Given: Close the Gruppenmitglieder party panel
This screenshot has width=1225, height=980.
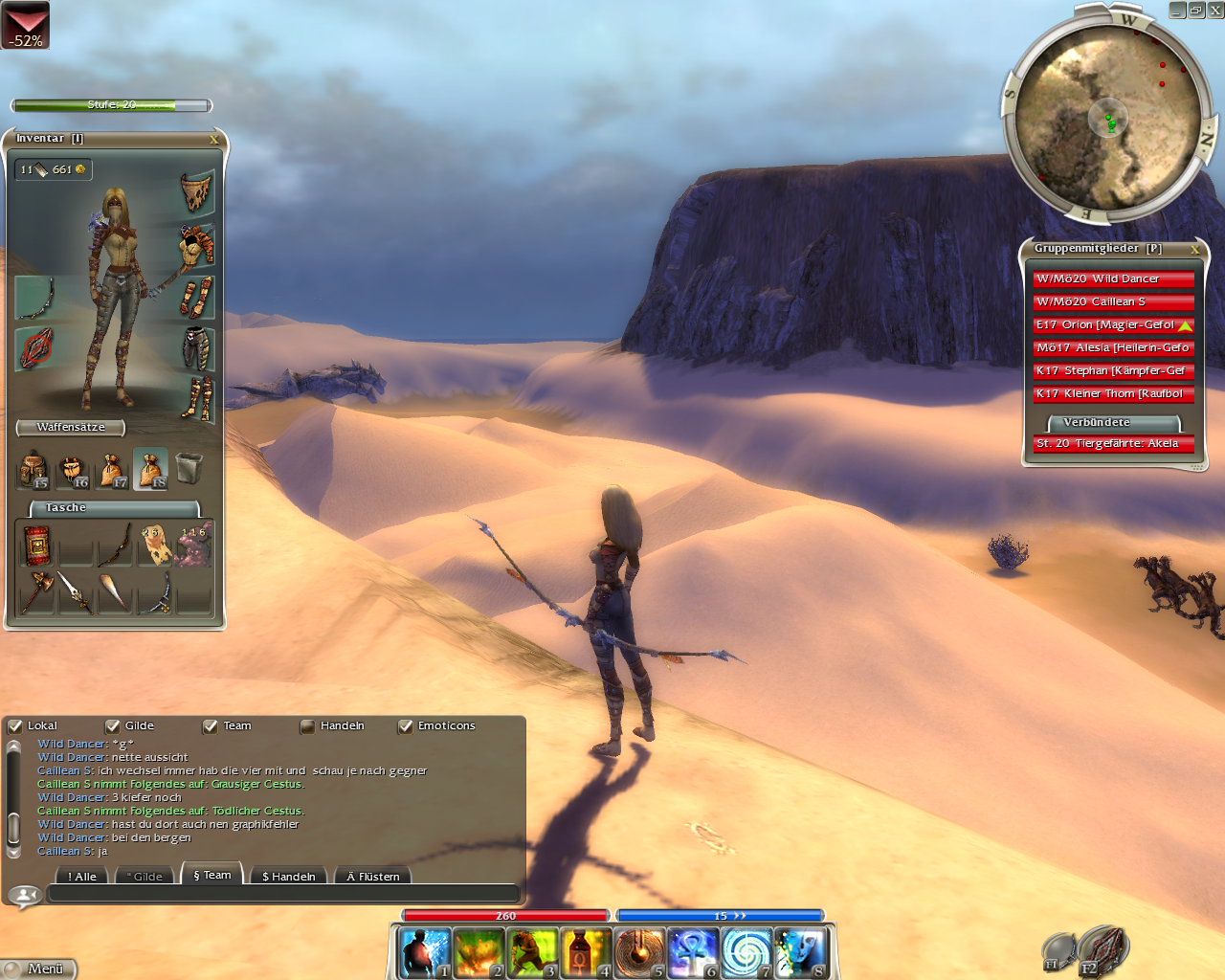Looking at the screenshot, I should coord(1194,249).
